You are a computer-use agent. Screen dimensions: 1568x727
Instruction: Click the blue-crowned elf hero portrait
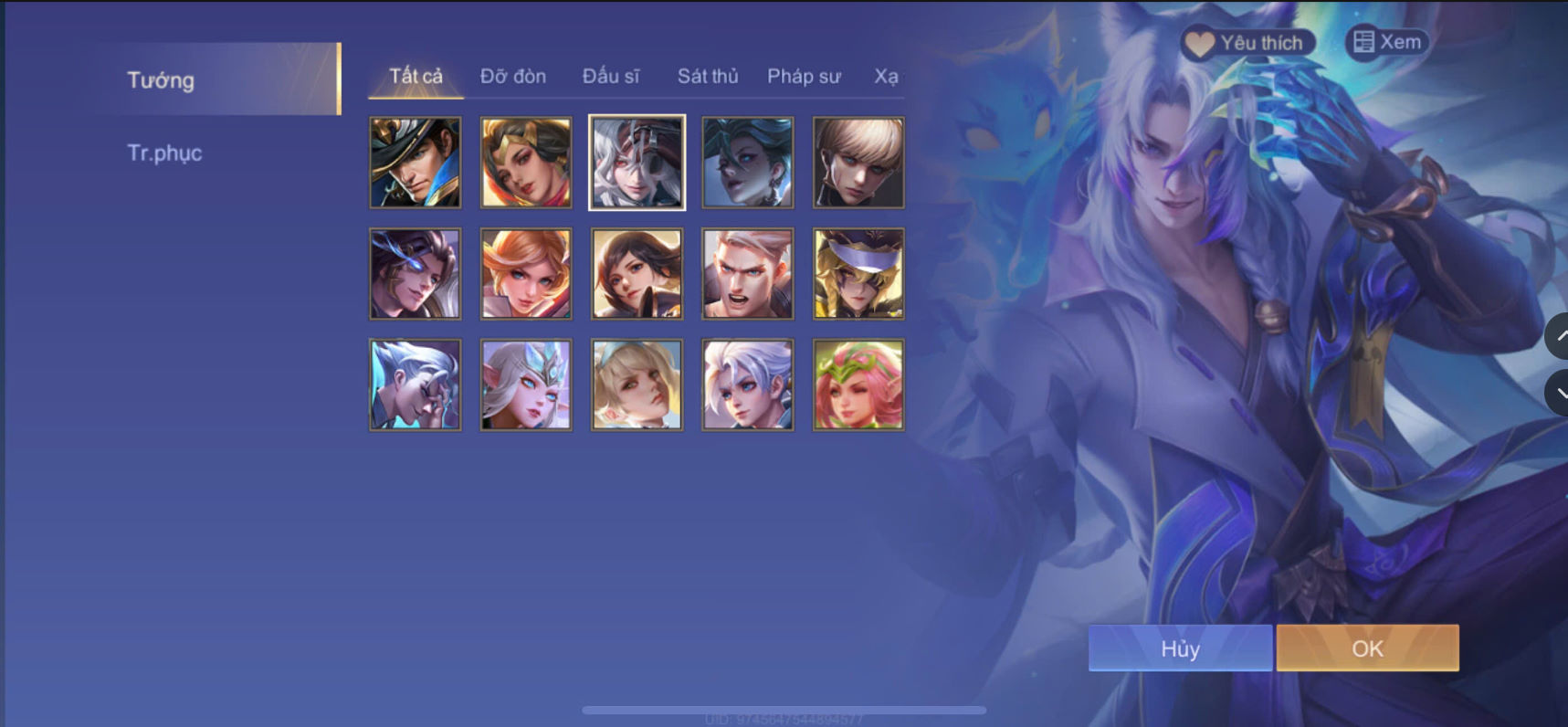[525, 385]
